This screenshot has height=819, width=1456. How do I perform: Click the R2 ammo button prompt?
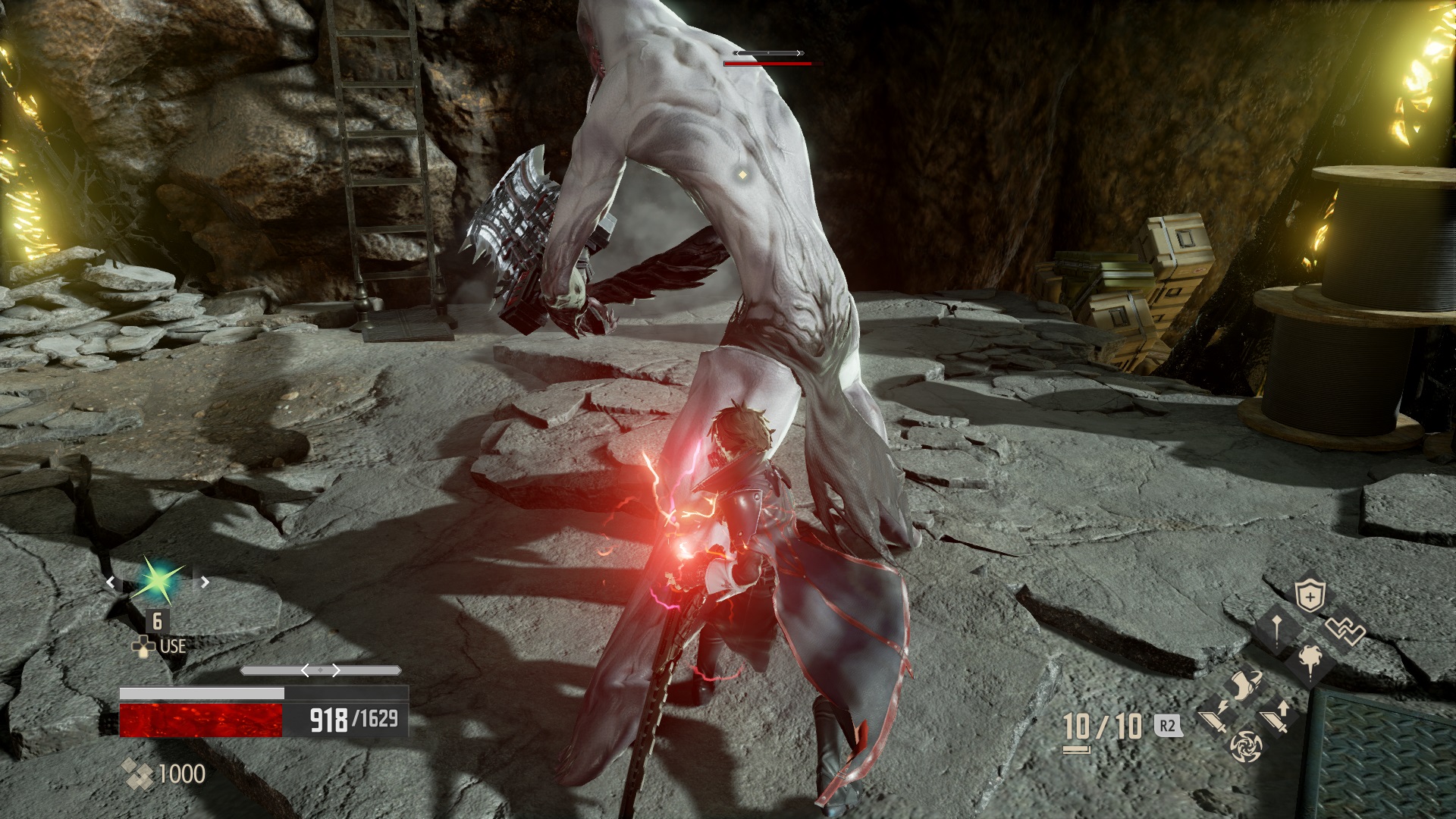(x=1167, y=726)
